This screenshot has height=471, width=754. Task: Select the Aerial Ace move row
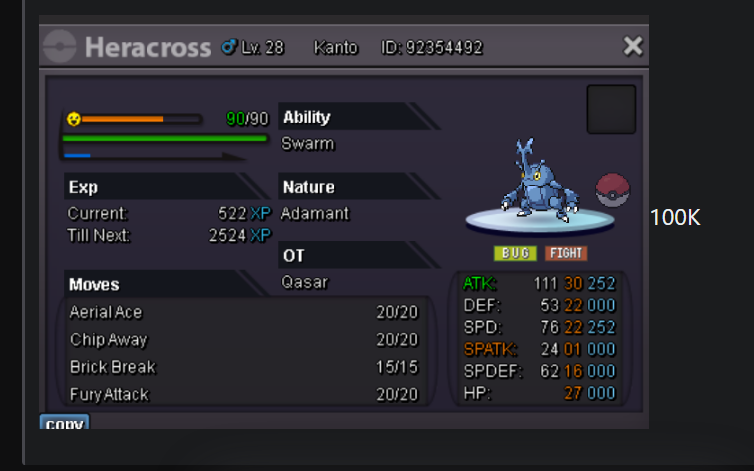tap(243, 312)
